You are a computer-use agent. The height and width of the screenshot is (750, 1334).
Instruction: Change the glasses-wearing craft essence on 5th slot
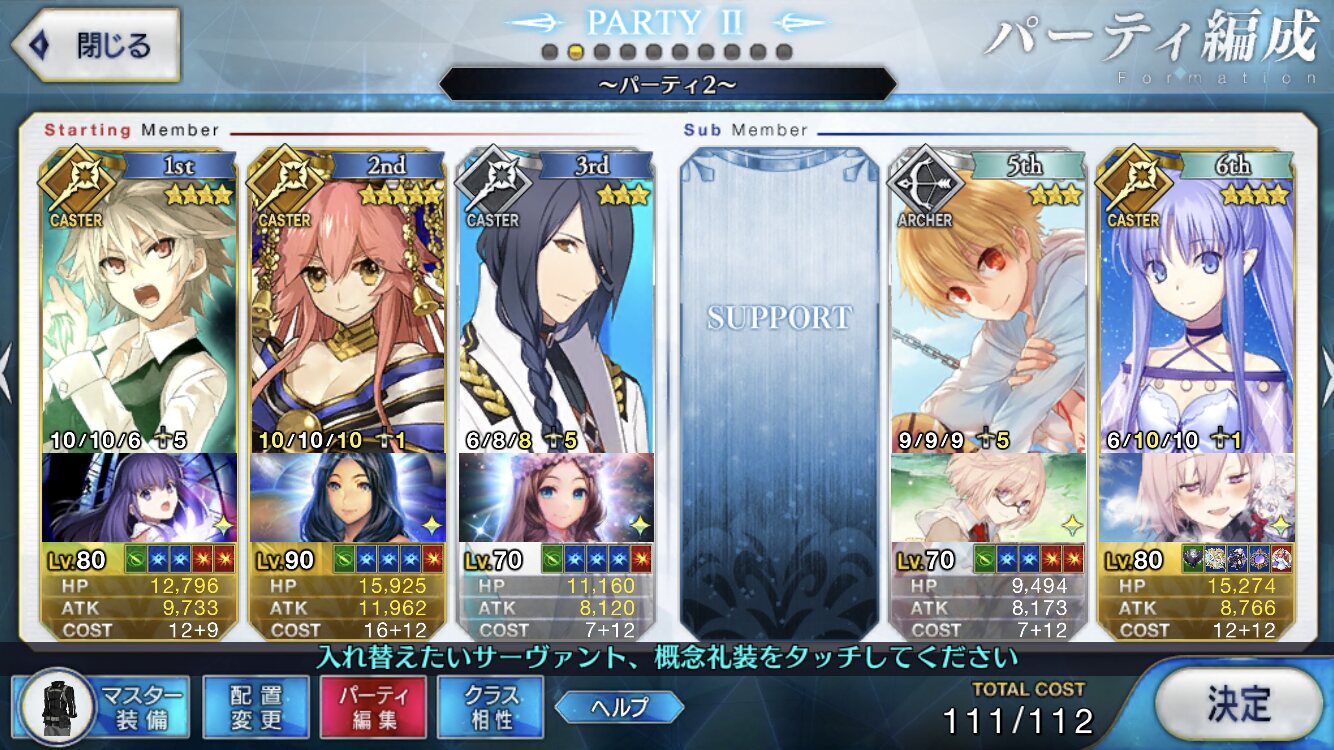[988, 497]
